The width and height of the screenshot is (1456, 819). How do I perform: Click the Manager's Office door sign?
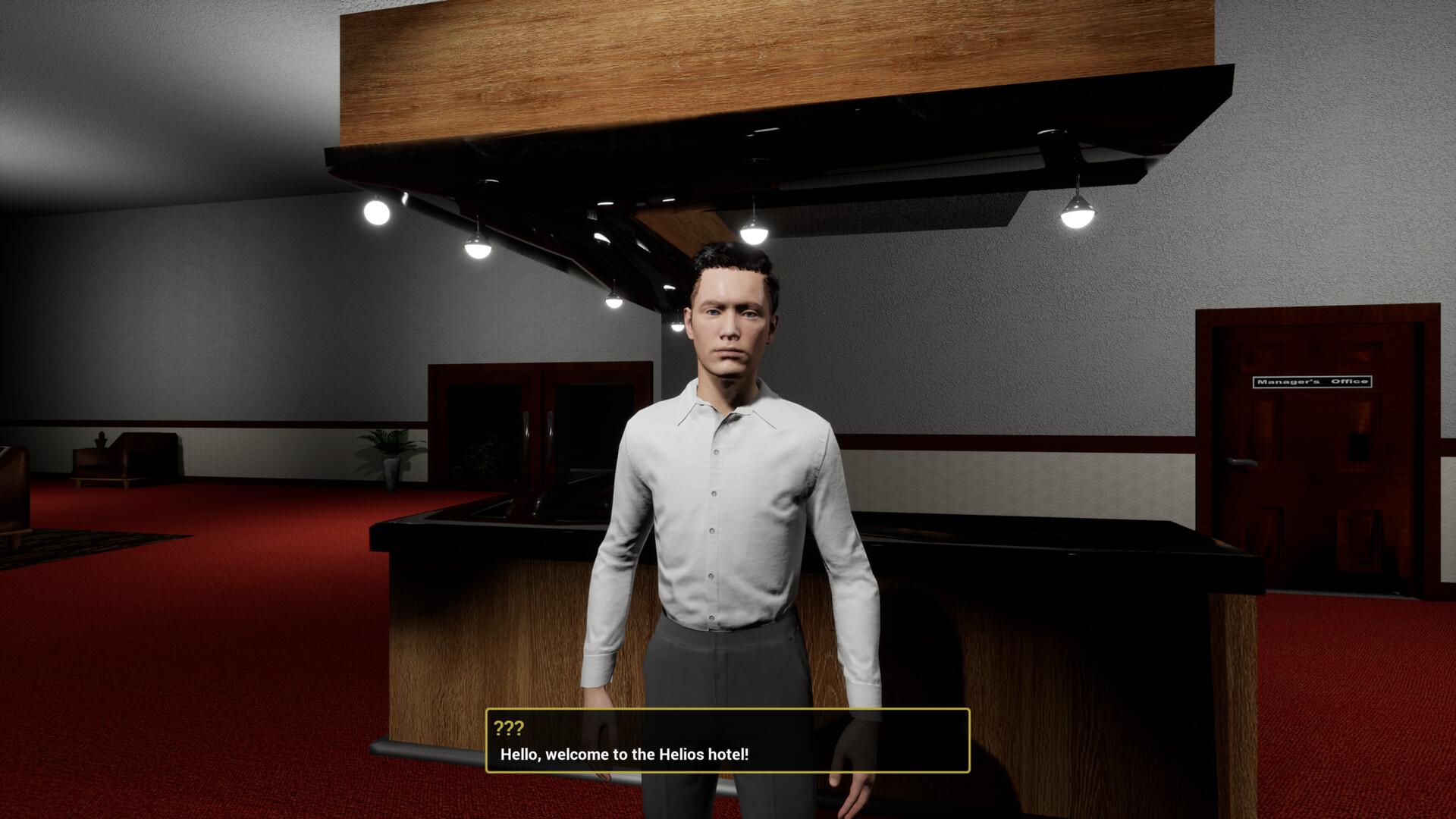pos(1313,381)
